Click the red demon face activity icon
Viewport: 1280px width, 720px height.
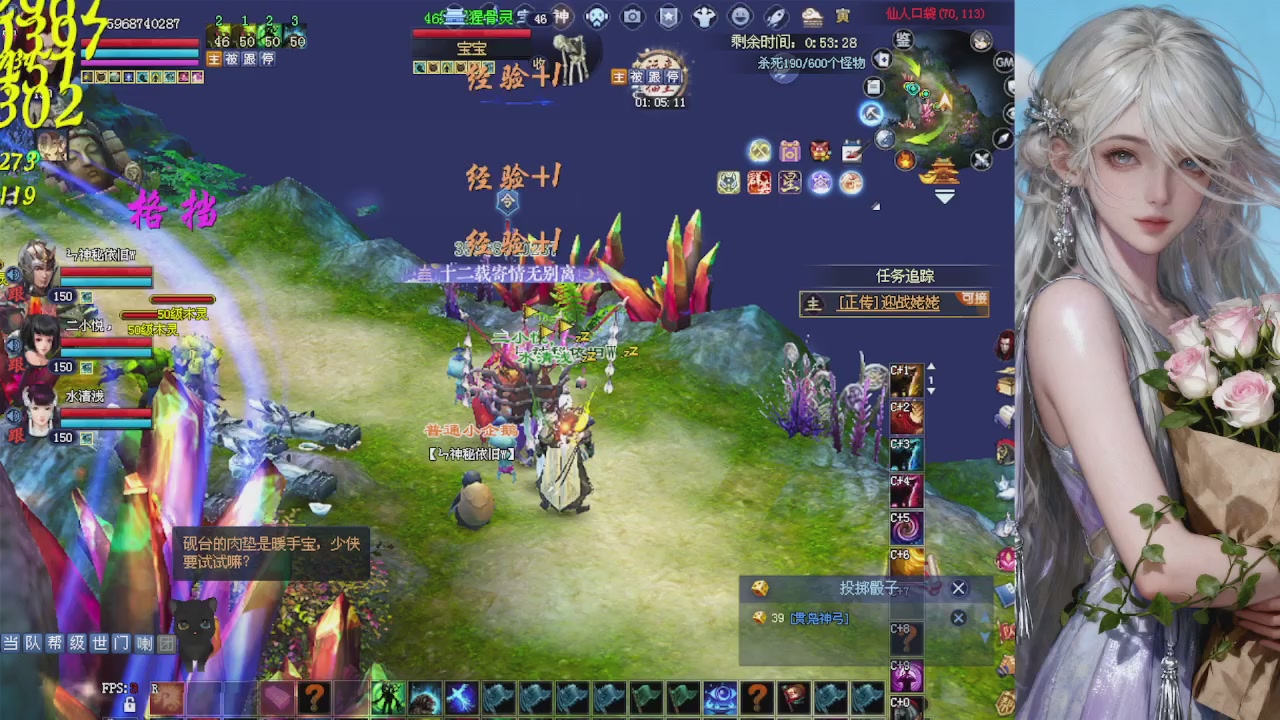pyautogui.click(x=820, y=149)
